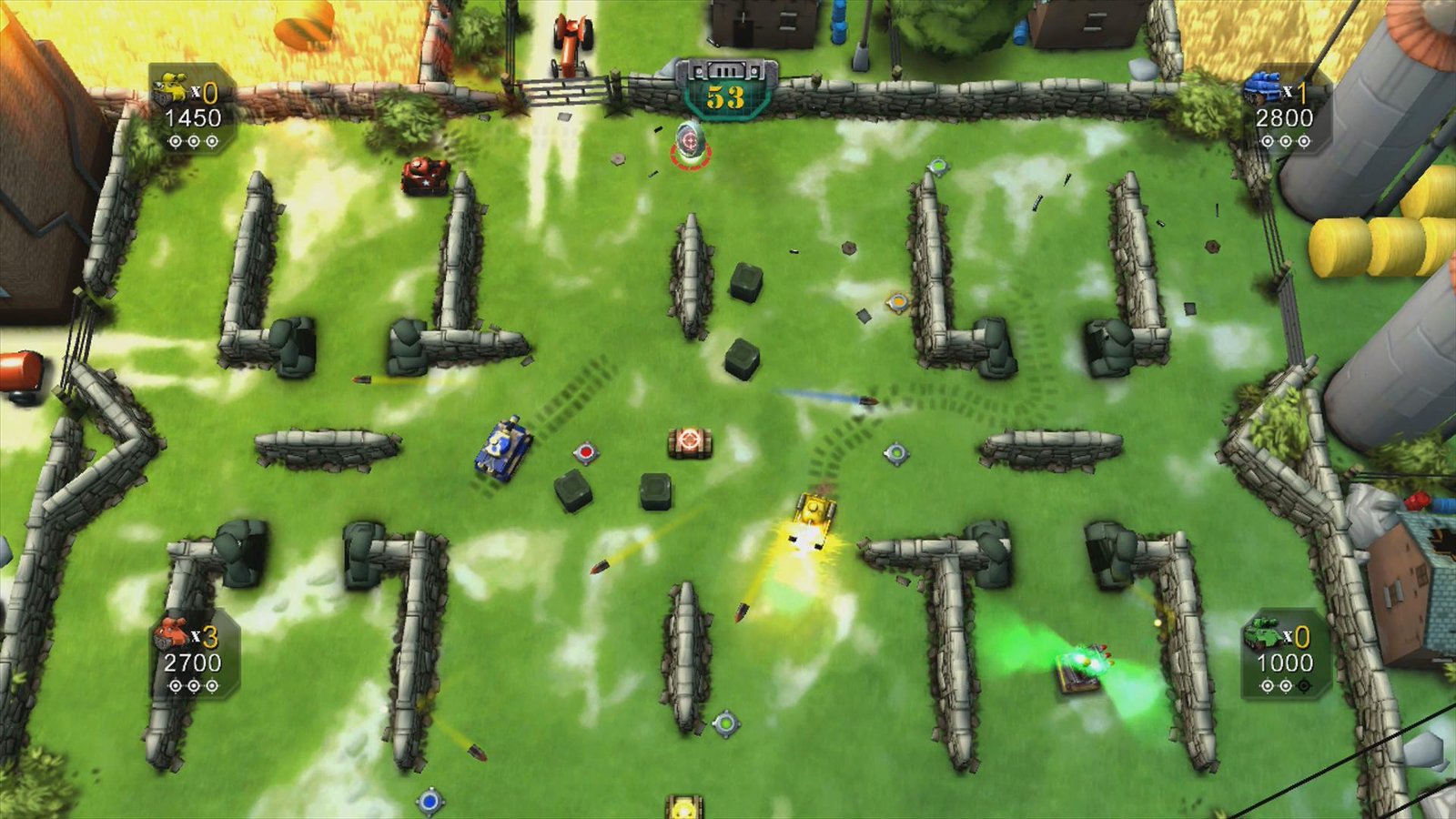Click the red crosshair power-up near the top wall
1456x819 pixels.
pos(689,142)
